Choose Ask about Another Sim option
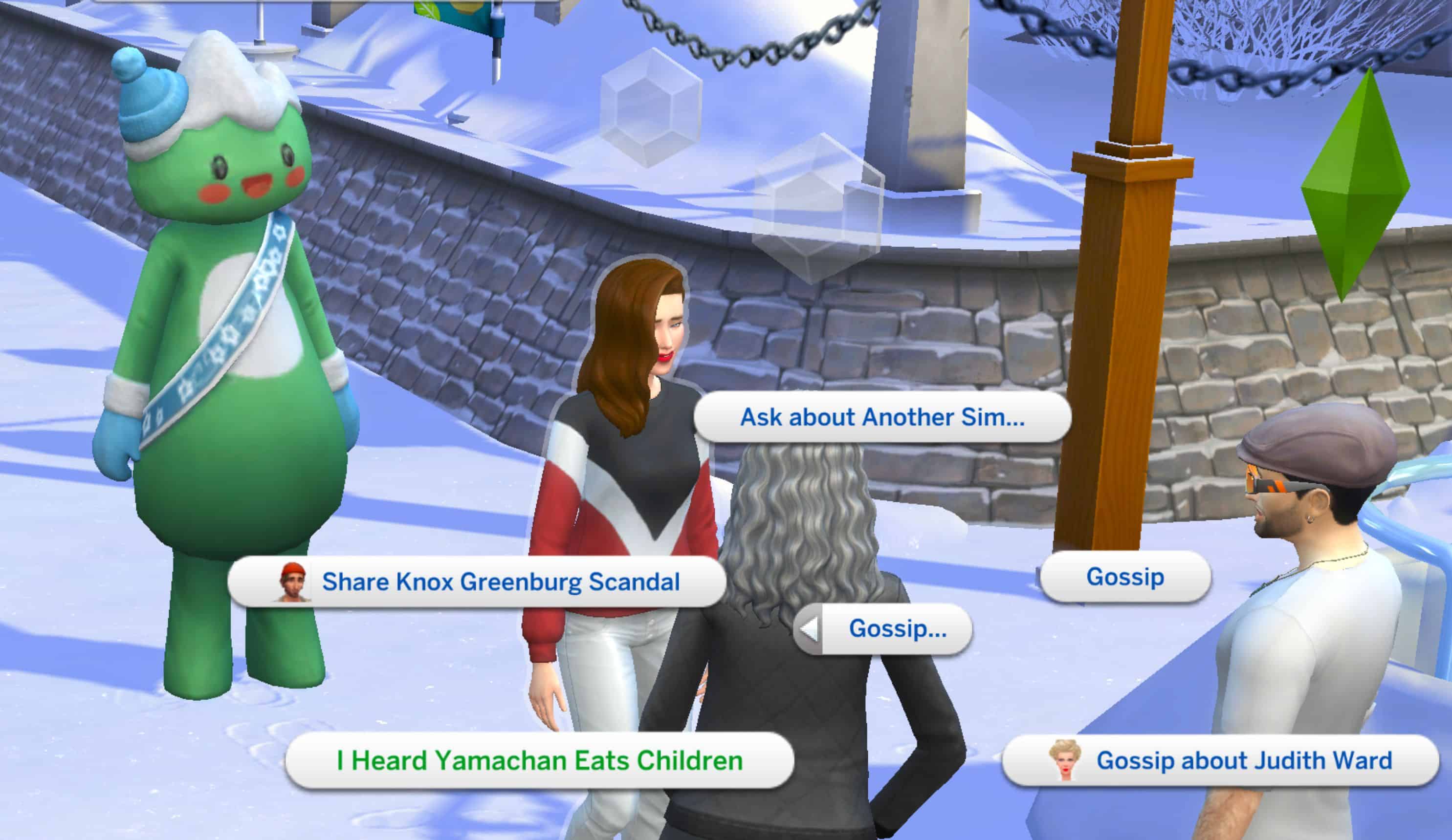 tap(881, 417)
